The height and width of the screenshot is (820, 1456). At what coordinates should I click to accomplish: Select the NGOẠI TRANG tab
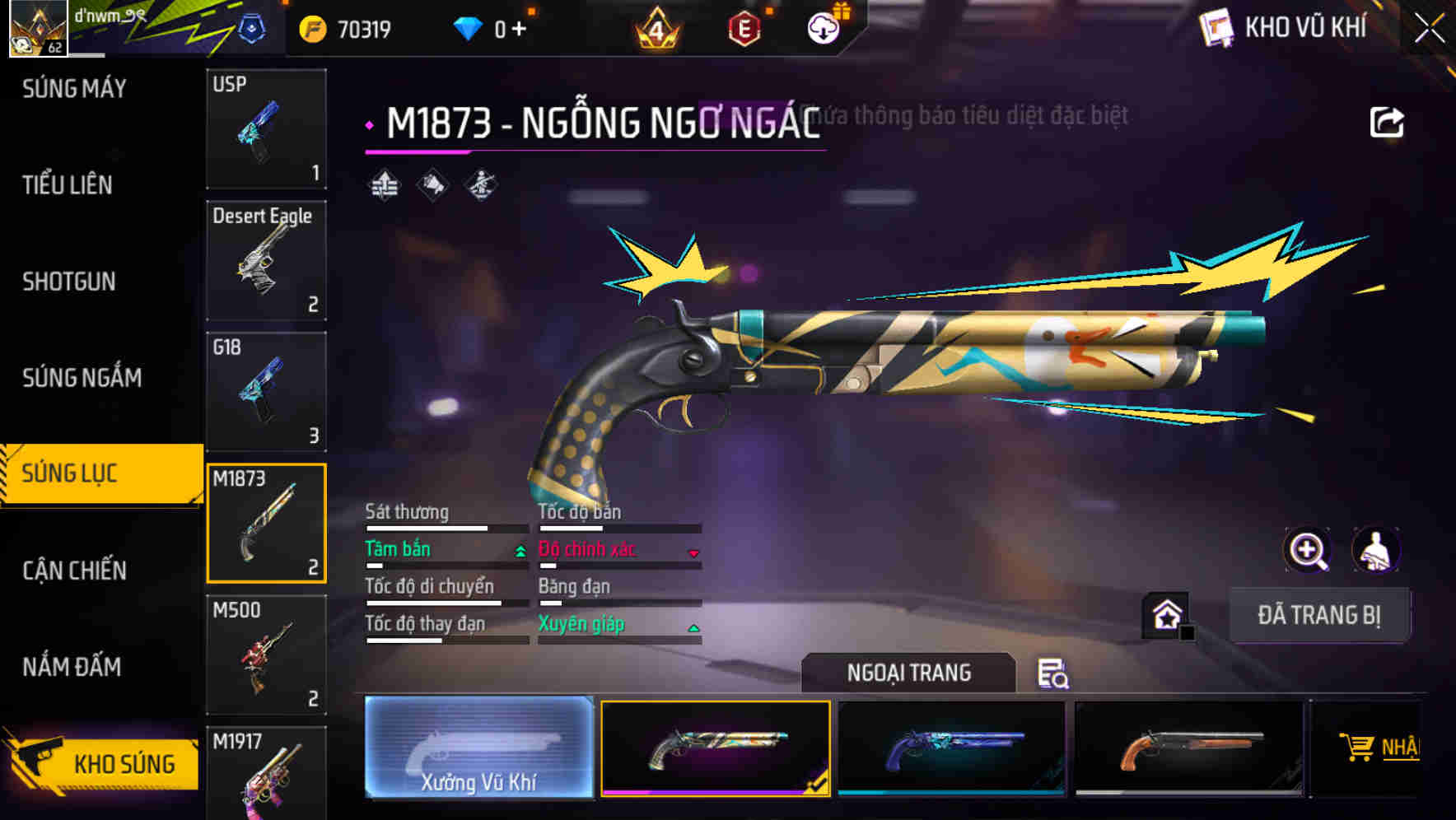pos(909,673)
